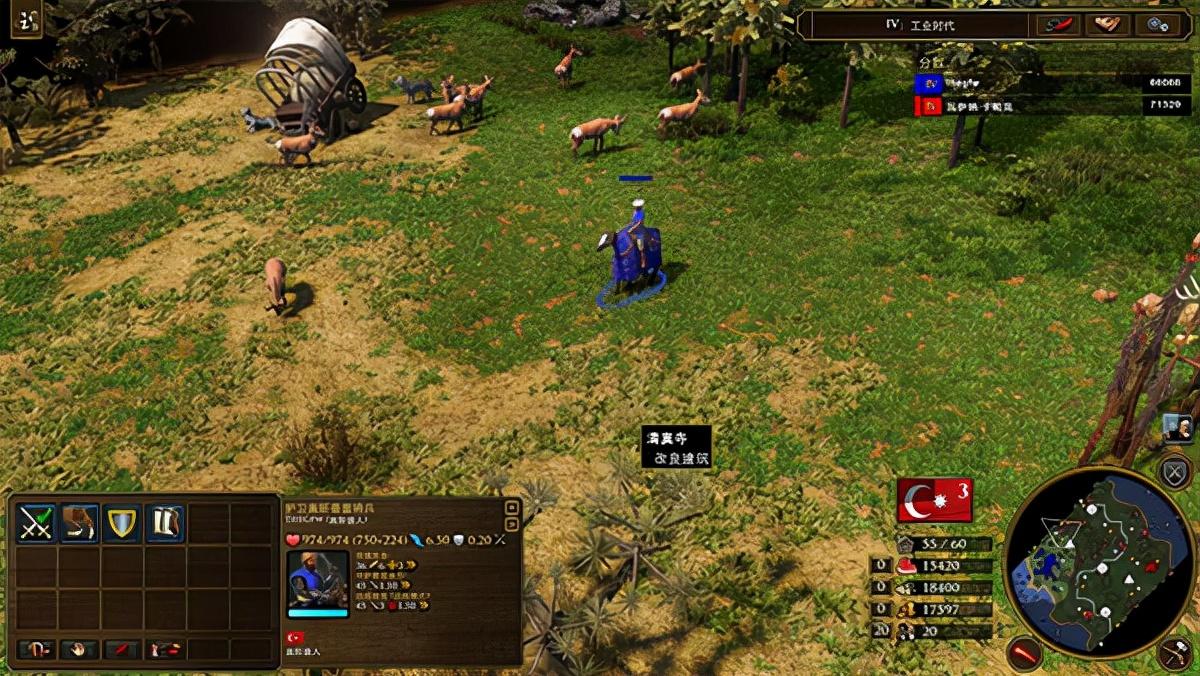This screenshot has height=676, width=1200.
Task: Click the scroll command icon
Action: click(165, 523)
